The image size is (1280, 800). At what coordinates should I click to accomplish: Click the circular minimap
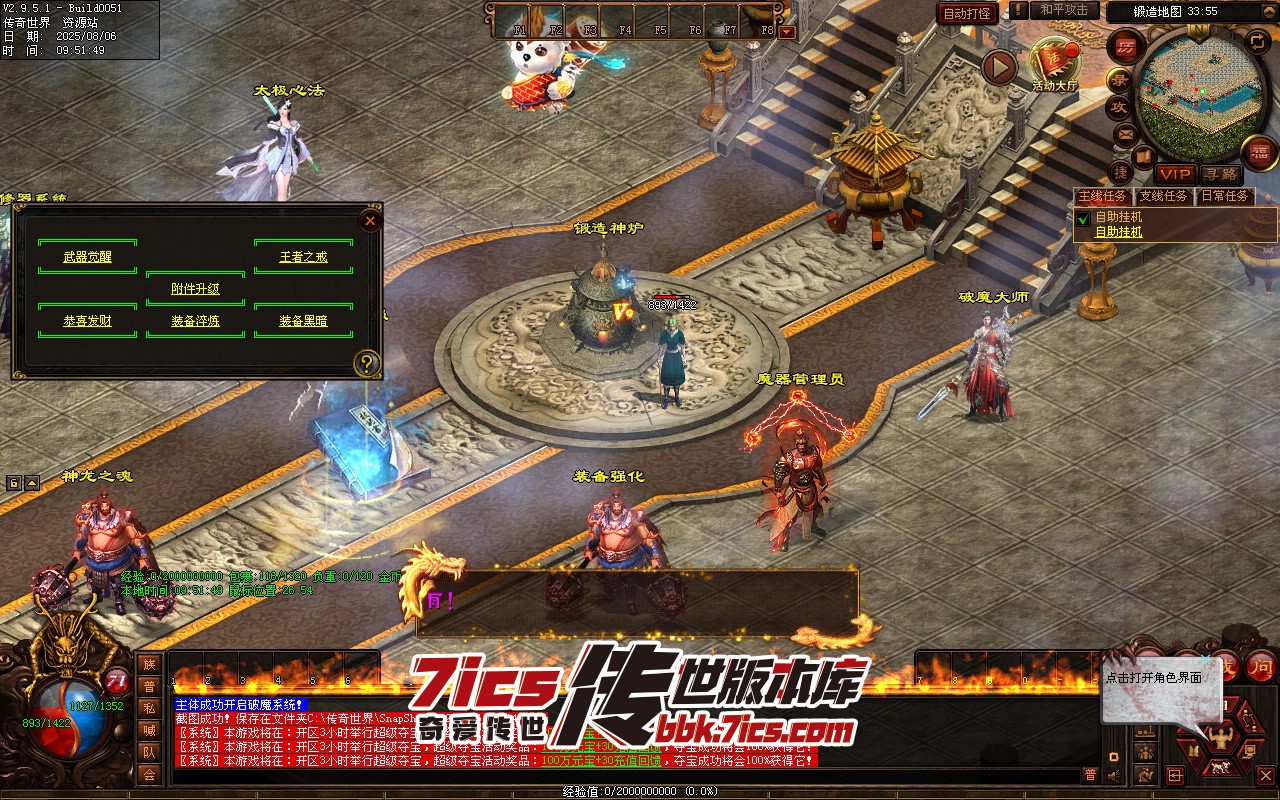(1190, 95)
